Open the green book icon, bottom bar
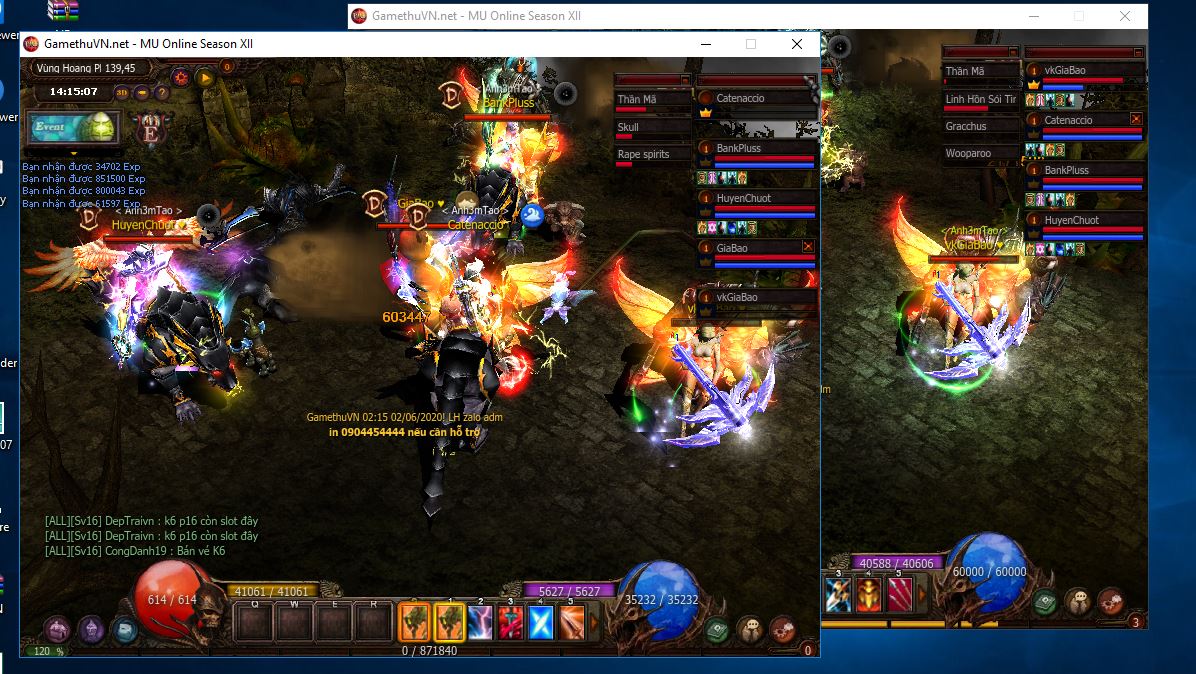1196x674 pixels. 717,629
